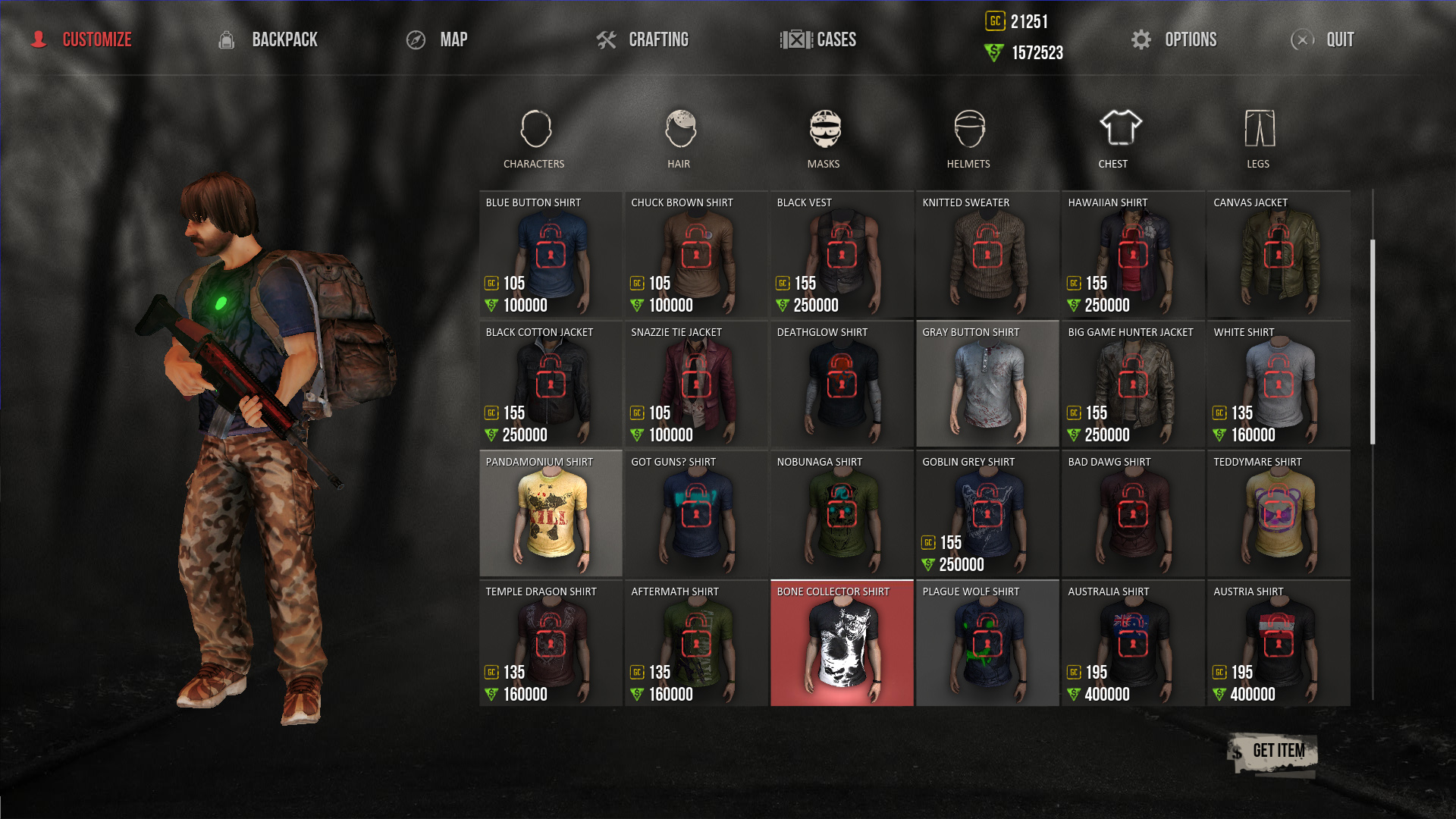
Task: Select the Pandamonium Shirt
Action: click(x=551, y=513)
